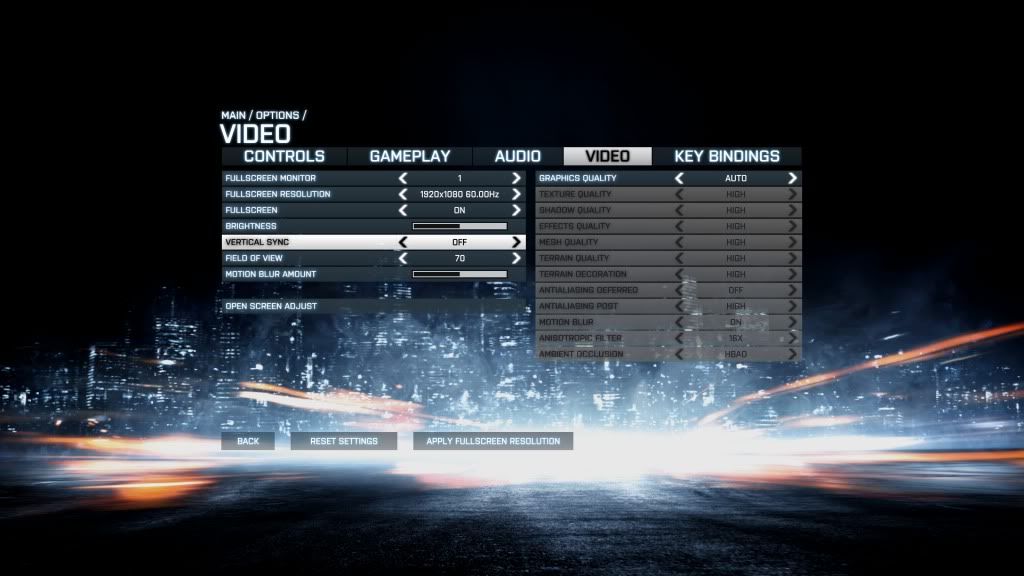
Task: Click right arrow for Fullscreen Resolution
Action: coord(517,194)
